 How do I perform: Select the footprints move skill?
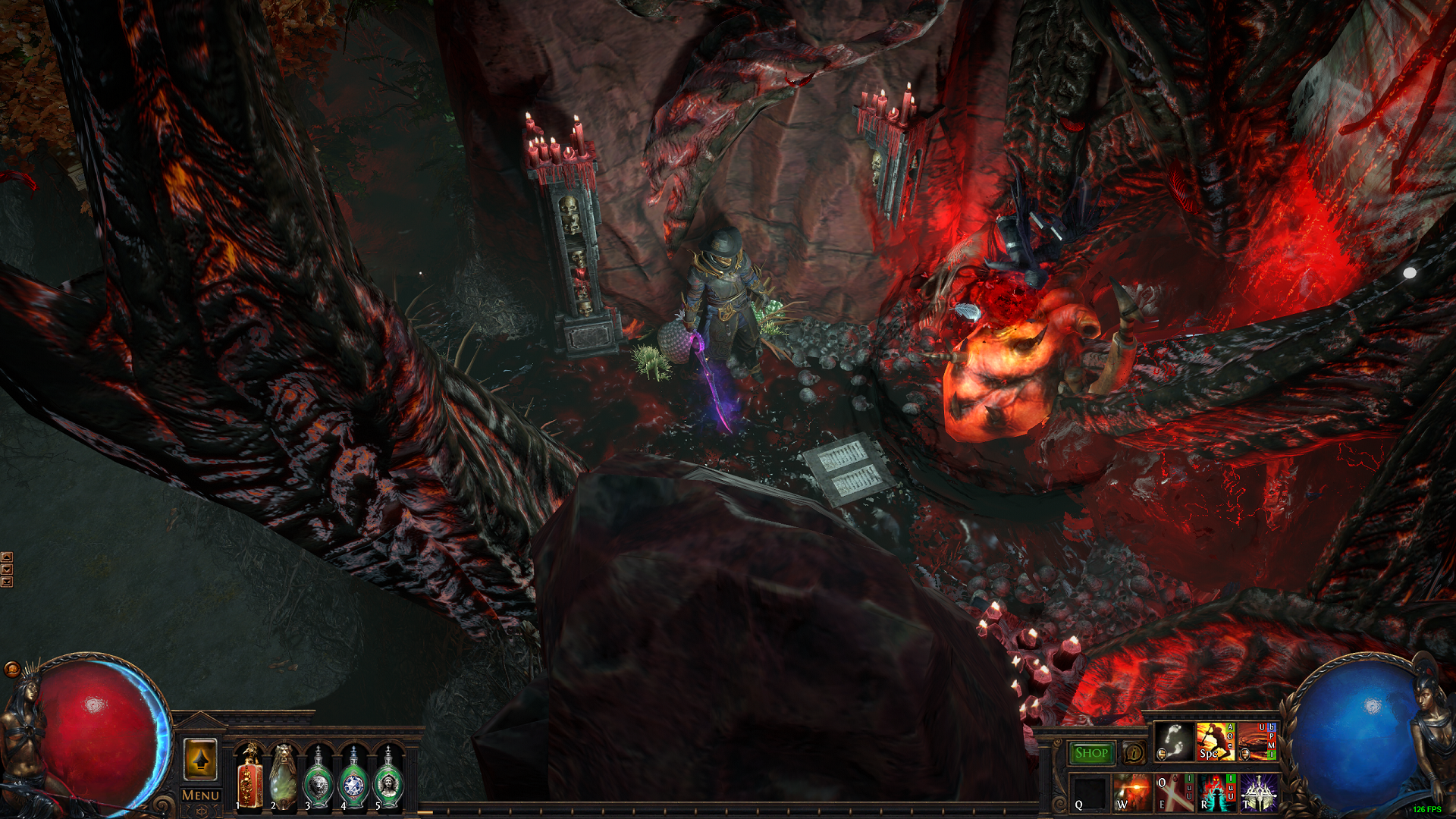pos(1174,742)
